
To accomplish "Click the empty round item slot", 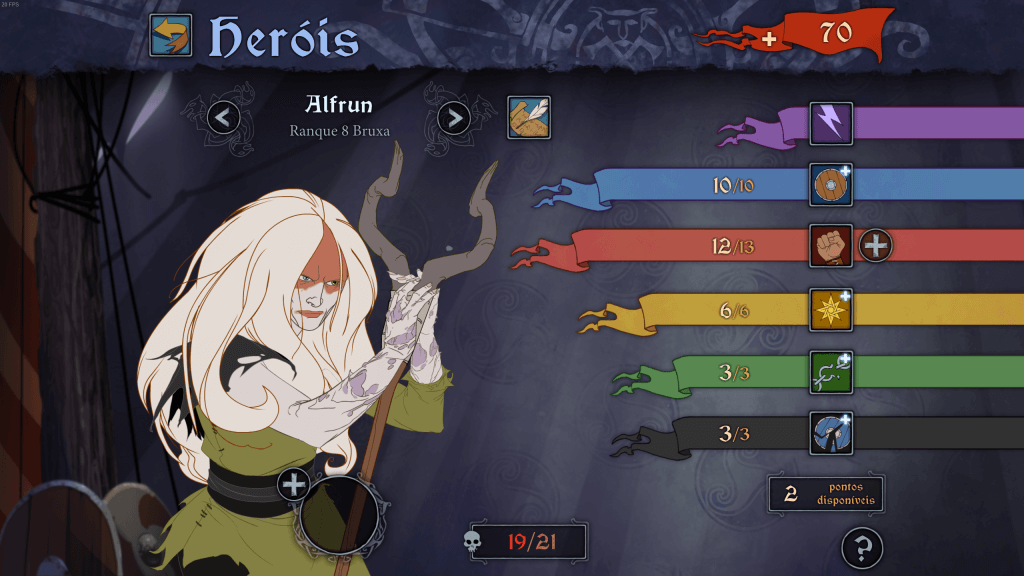I will coord(339,515).
